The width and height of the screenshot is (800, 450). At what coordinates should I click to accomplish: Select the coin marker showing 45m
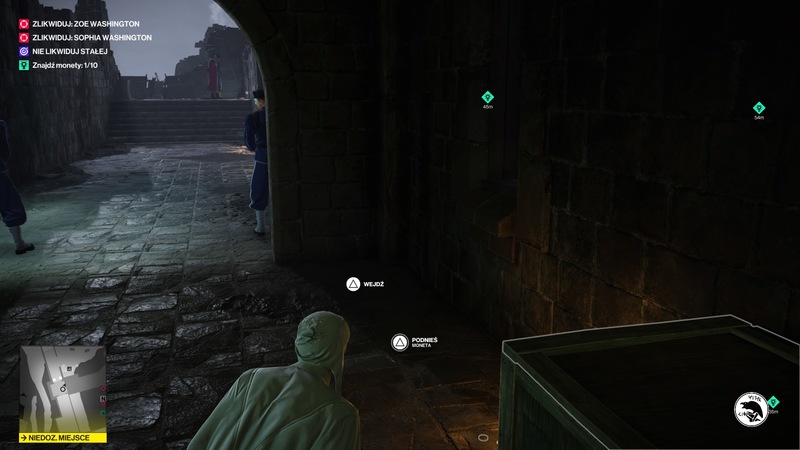(488, 97)
